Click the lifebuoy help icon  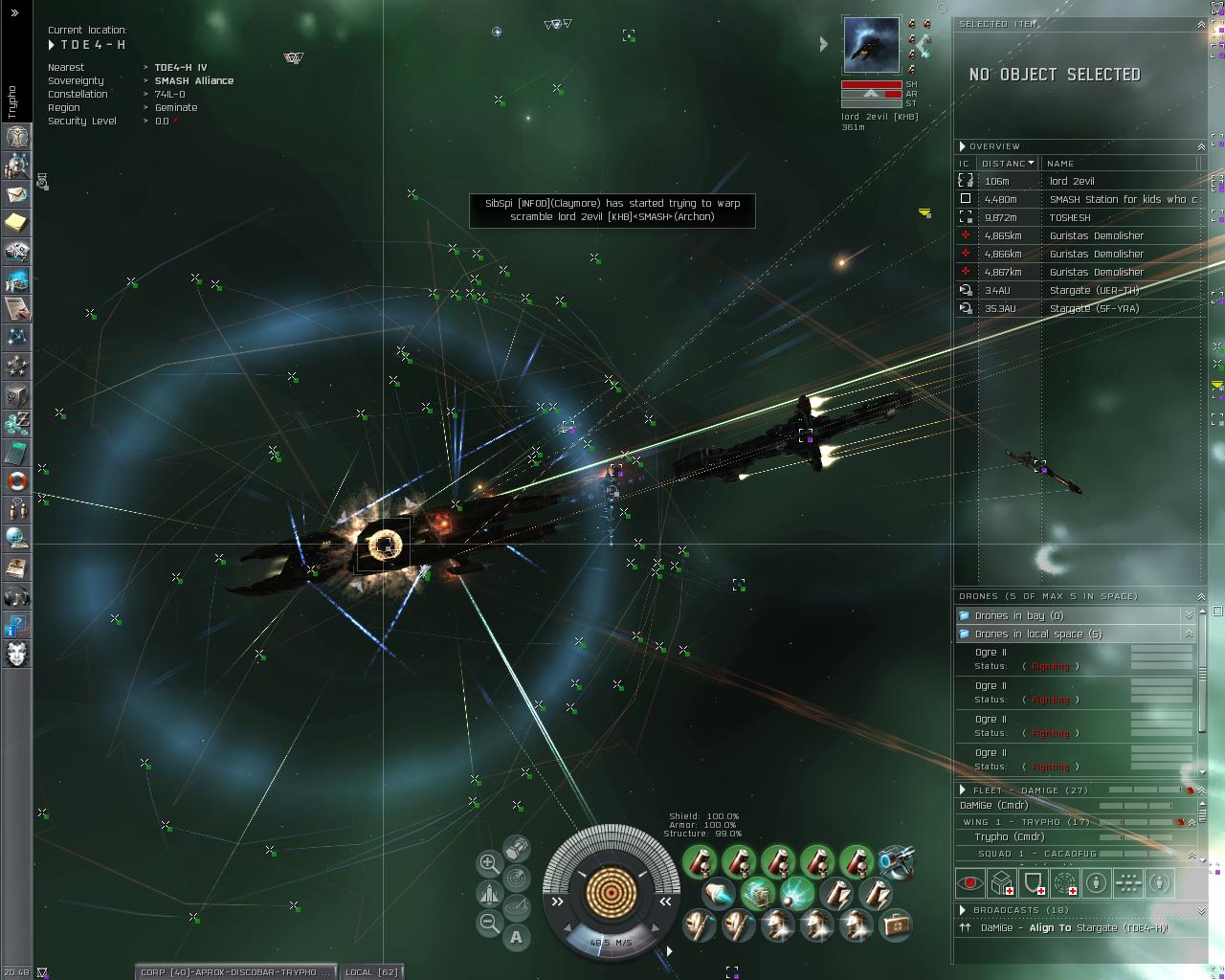pyautogui.click(x=17, y=480)
